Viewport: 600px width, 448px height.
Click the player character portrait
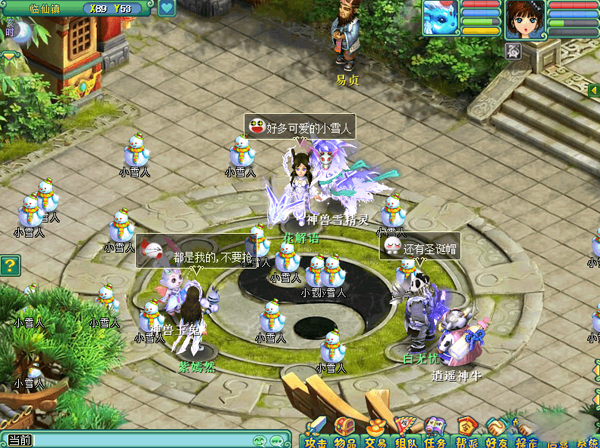tap(526, 18)
